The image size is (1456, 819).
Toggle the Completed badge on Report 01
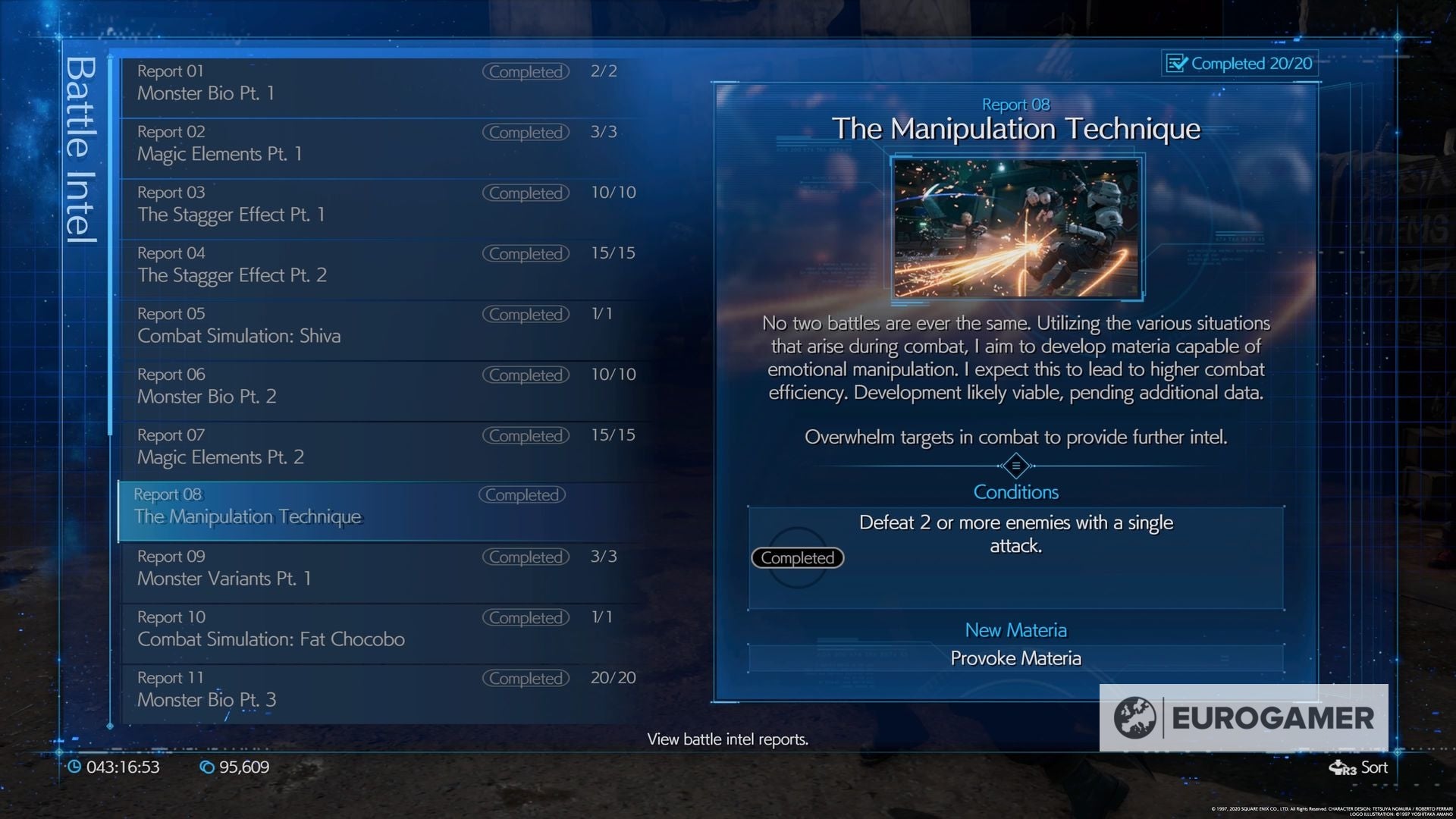[x=526, y=71]
